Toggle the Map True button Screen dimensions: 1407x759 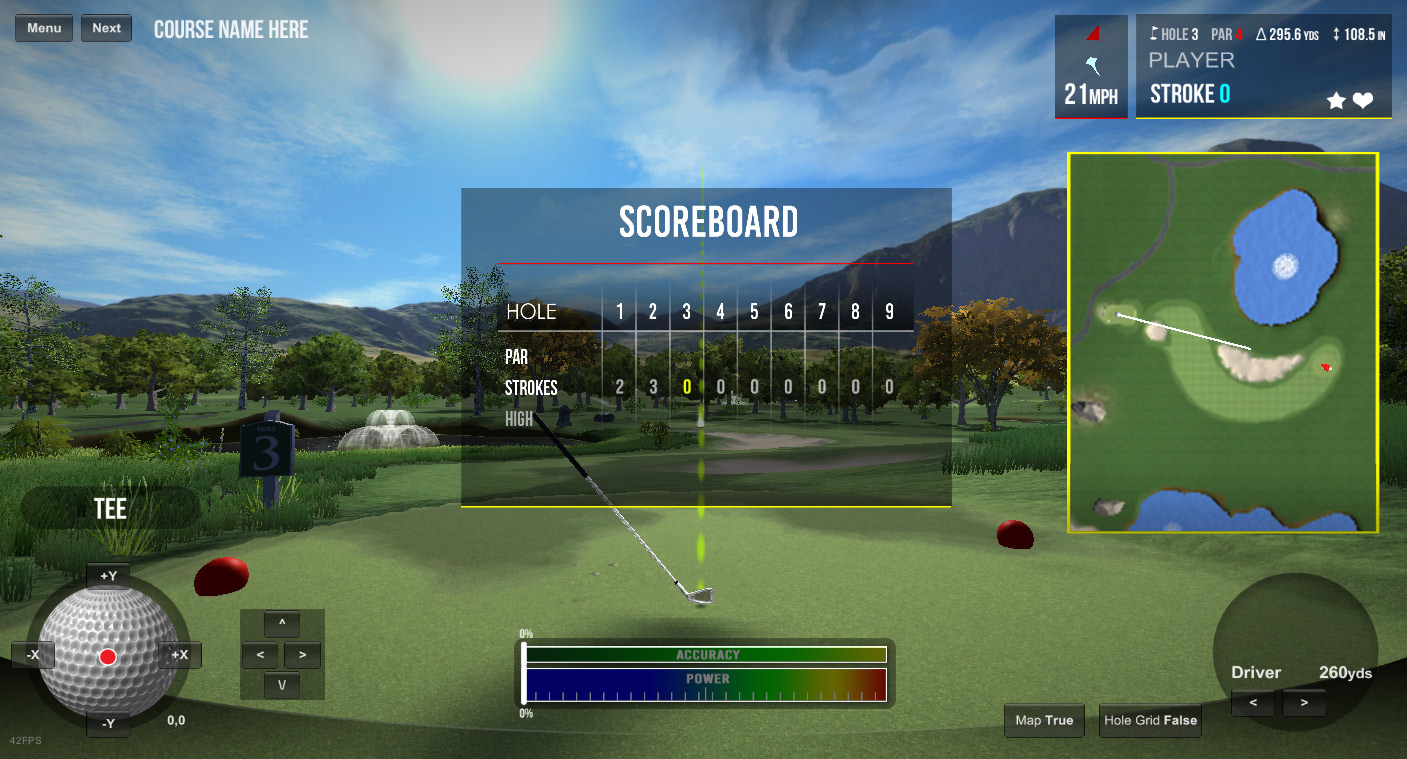1044,720
